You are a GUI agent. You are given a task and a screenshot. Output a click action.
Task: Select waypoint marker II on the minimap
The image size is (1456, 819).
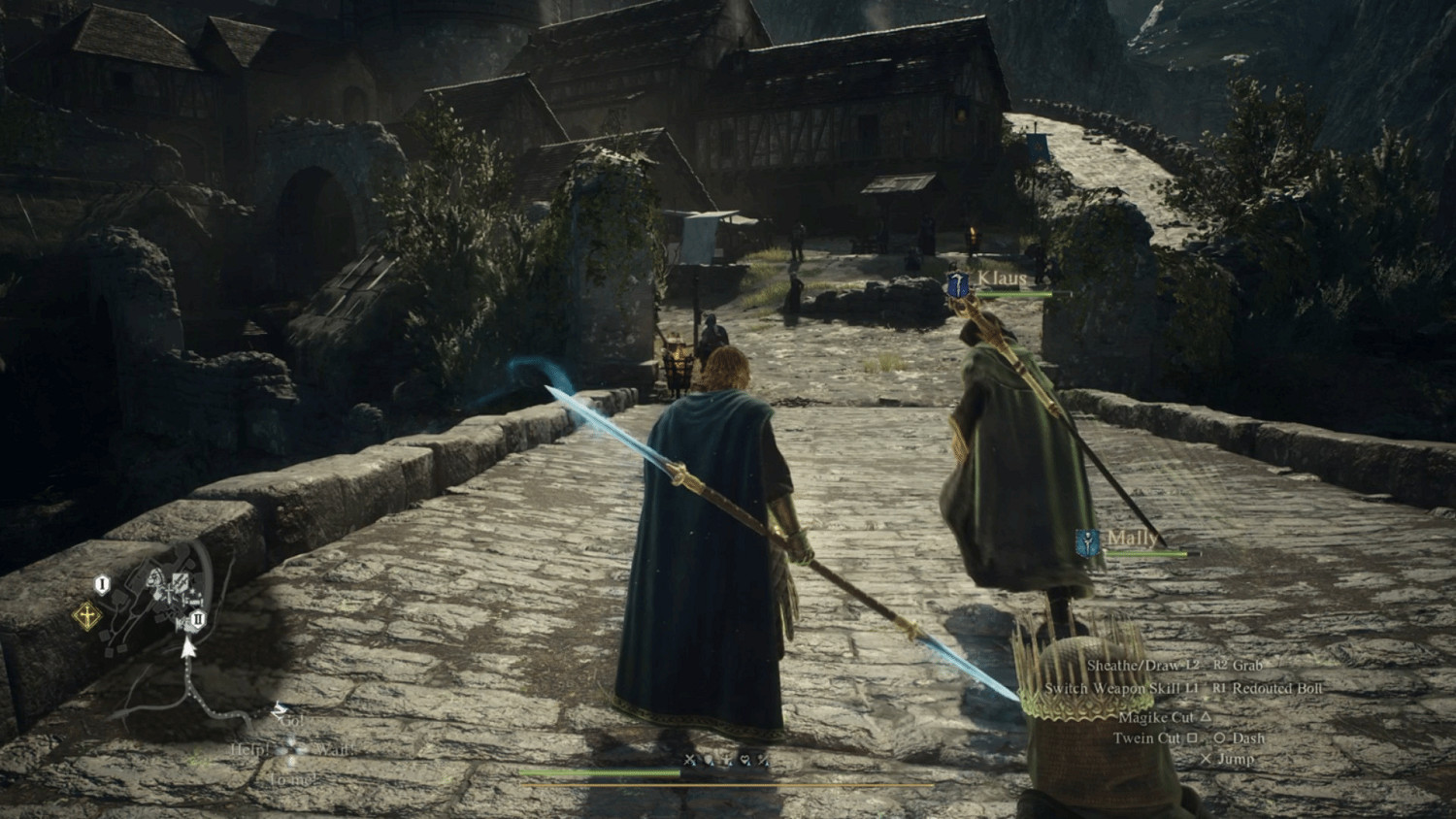click(x=198, y=619)
